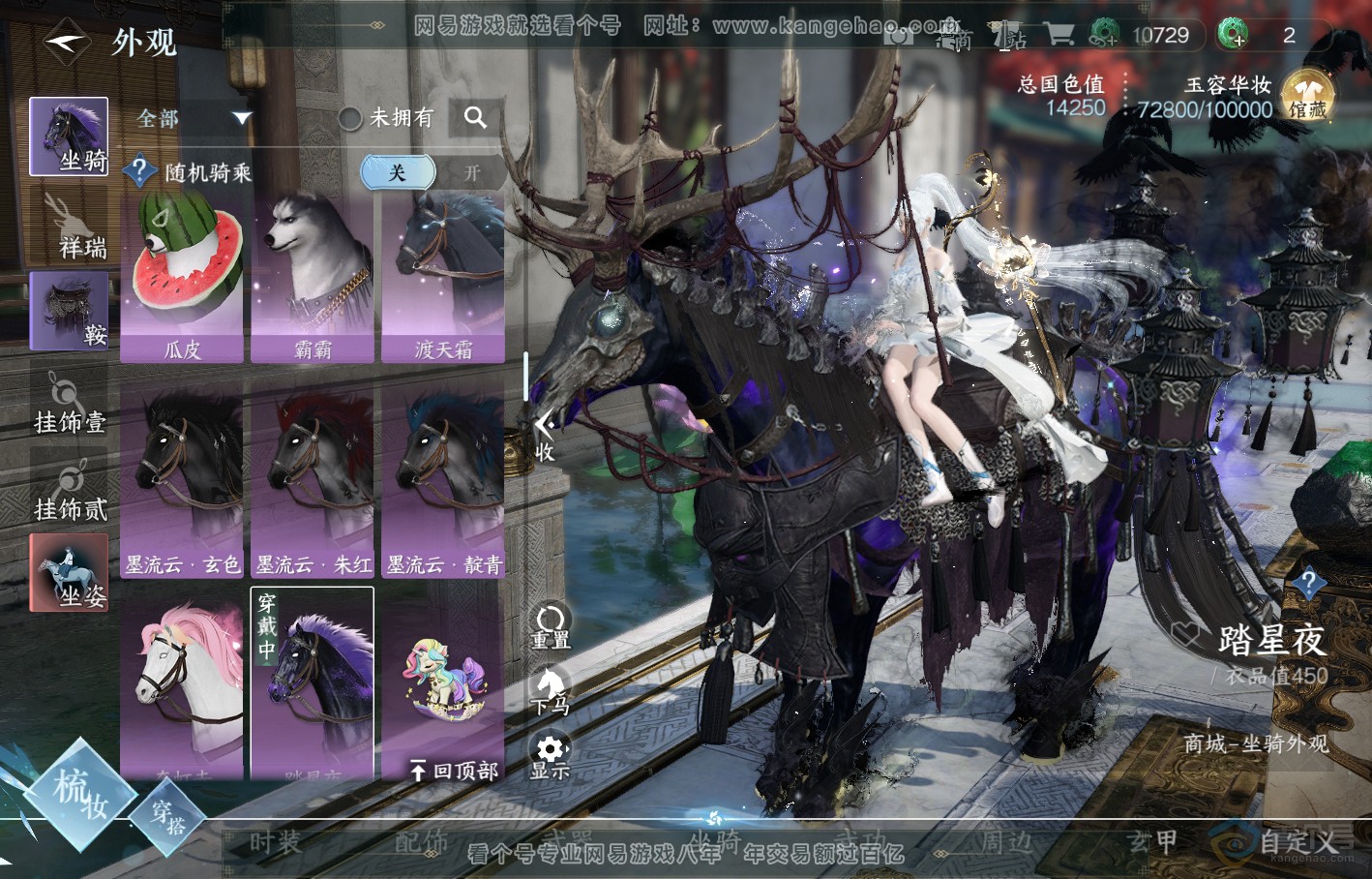Switch to the 坐姿 riding pose tab

click(x=69, y=572)
